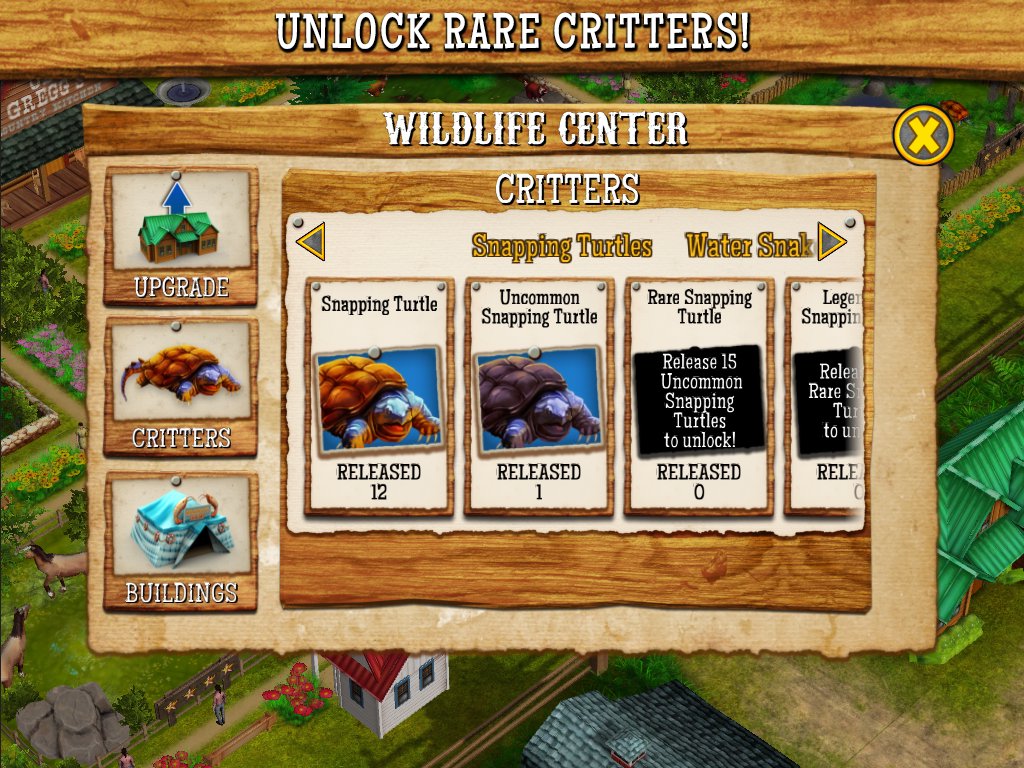Select the locked Rare Snapping Turtle card
This screenshot has height=768, width=1024.
point(699,396)
